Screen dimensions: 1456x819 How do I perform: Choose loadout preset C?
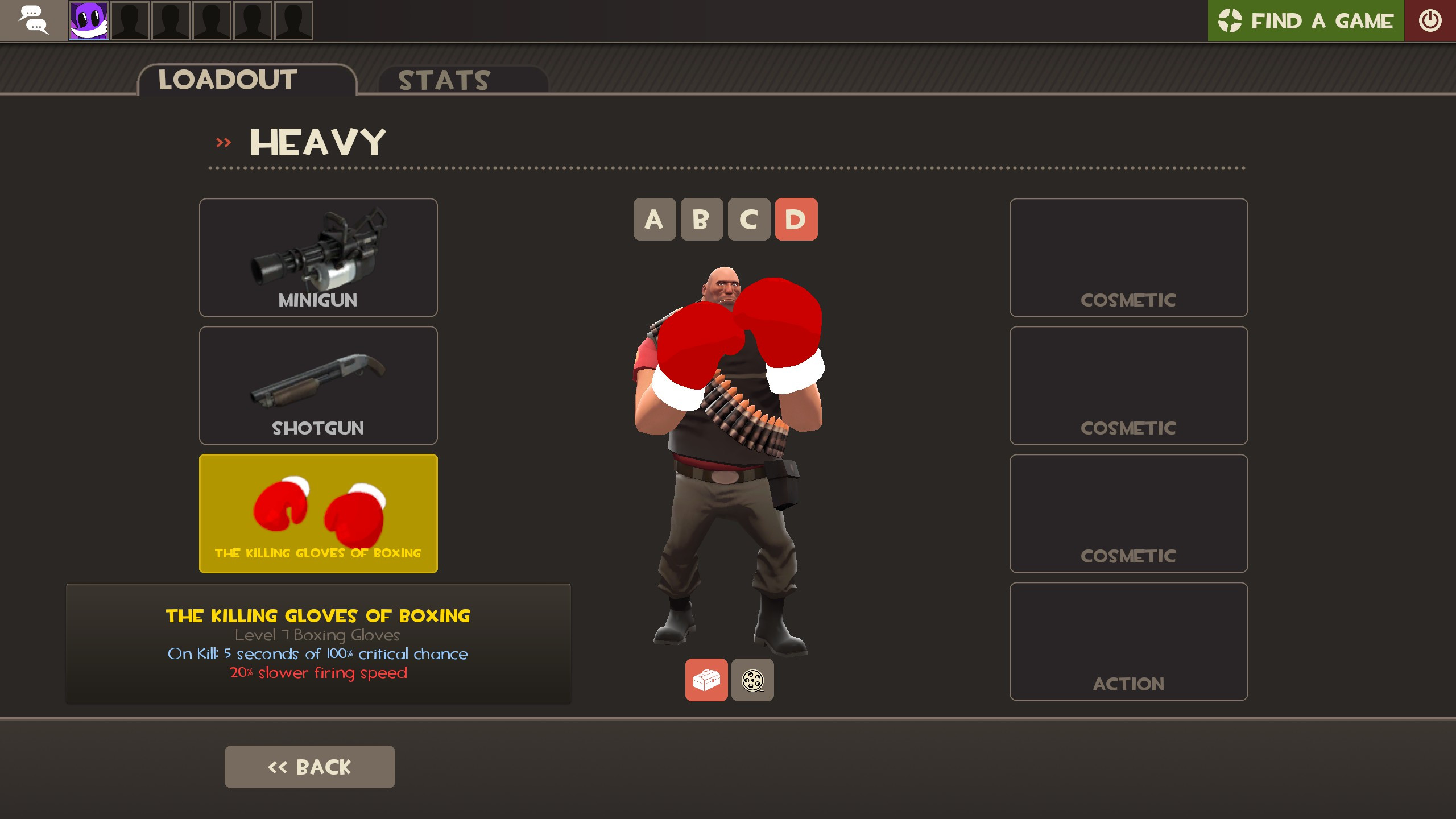749,220
